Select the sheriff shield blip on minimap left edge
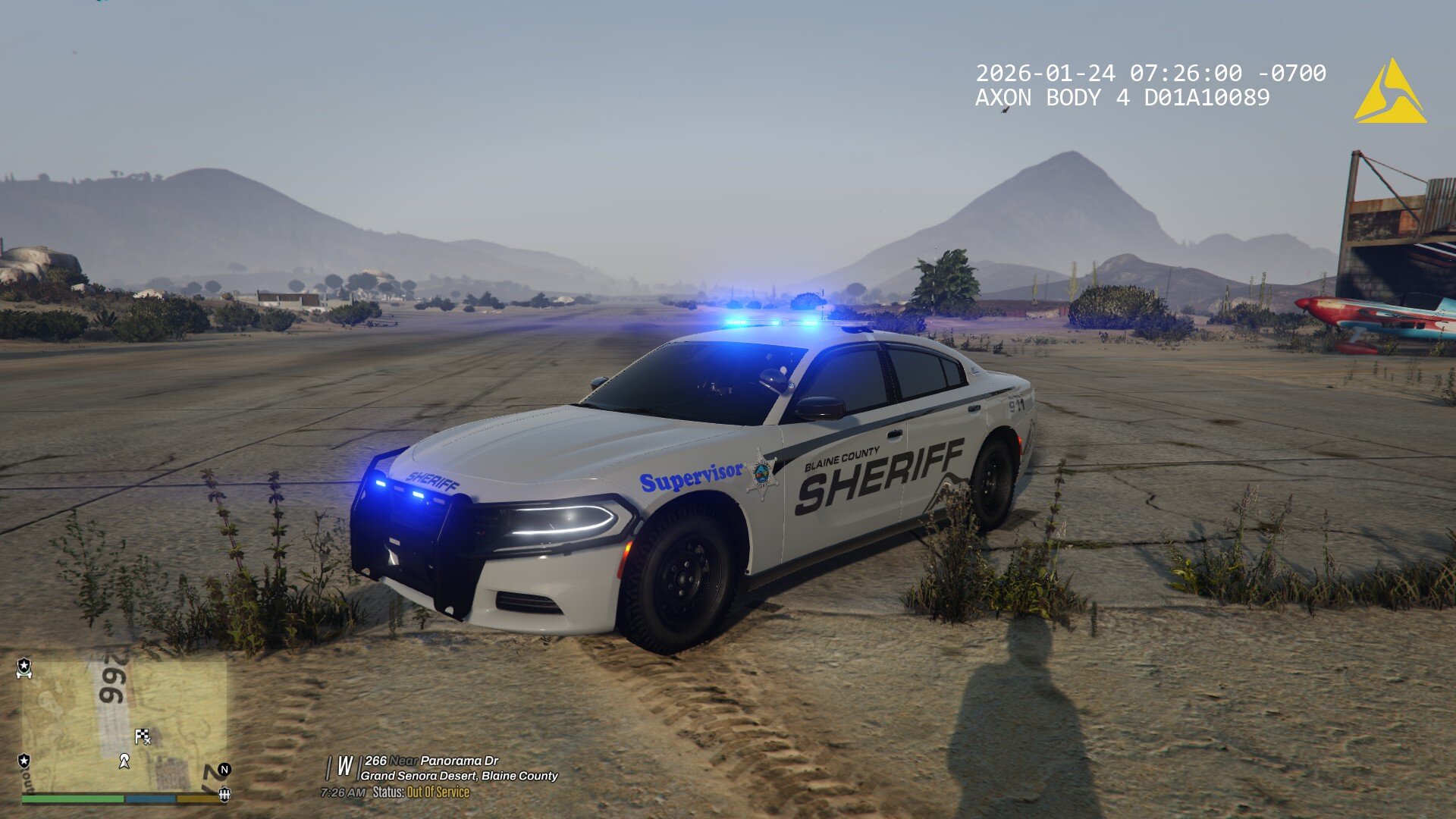 pyautogui.click(x=24, y=761)
